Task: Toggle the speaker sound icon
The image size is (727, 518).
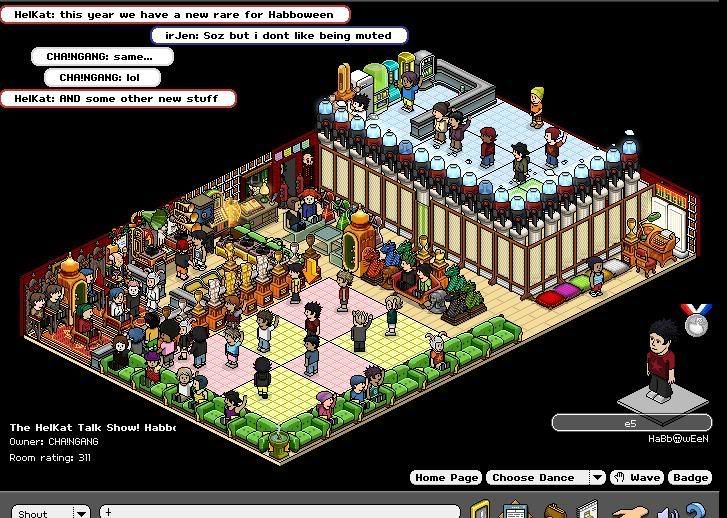Action: 667,512
